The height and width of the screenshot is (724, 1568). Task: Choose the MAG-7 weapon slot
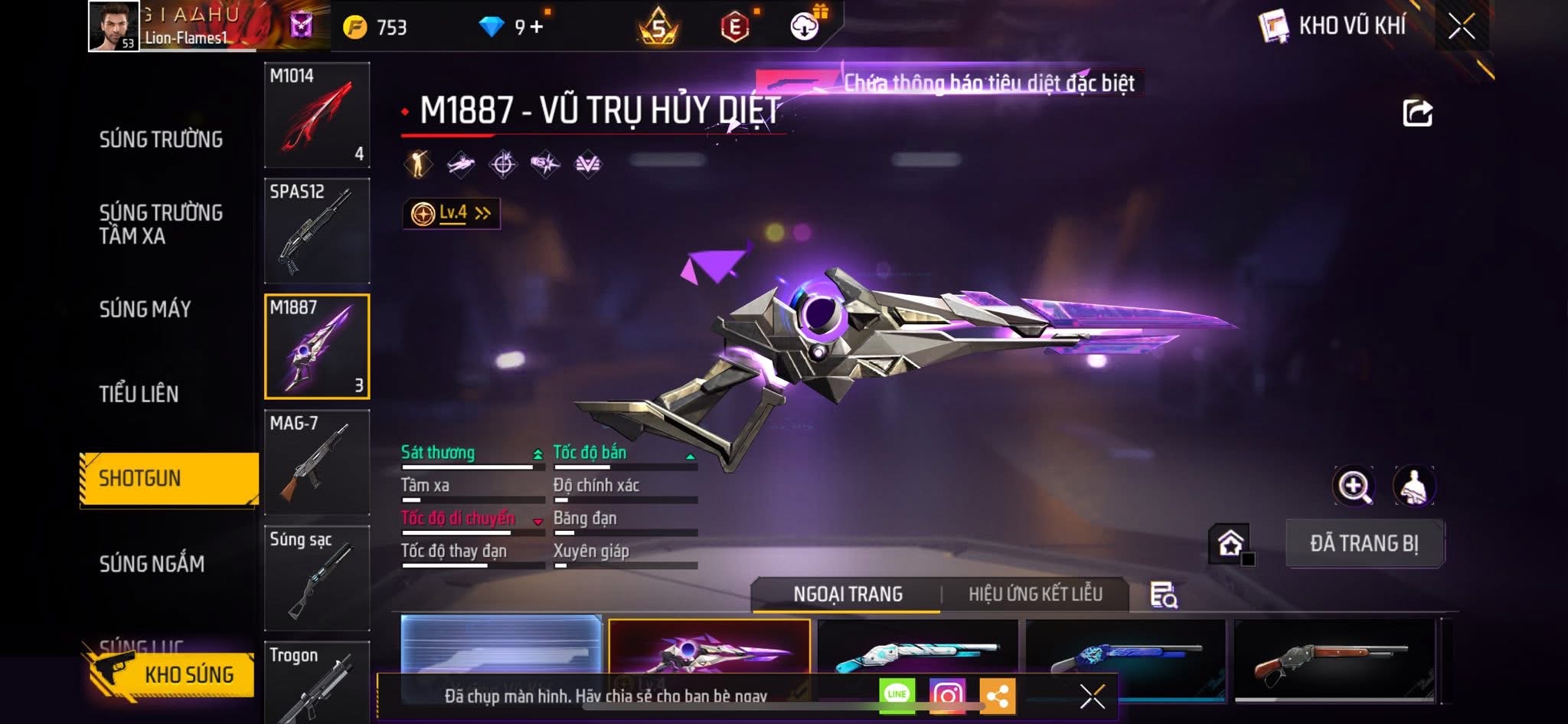[317, 462]
